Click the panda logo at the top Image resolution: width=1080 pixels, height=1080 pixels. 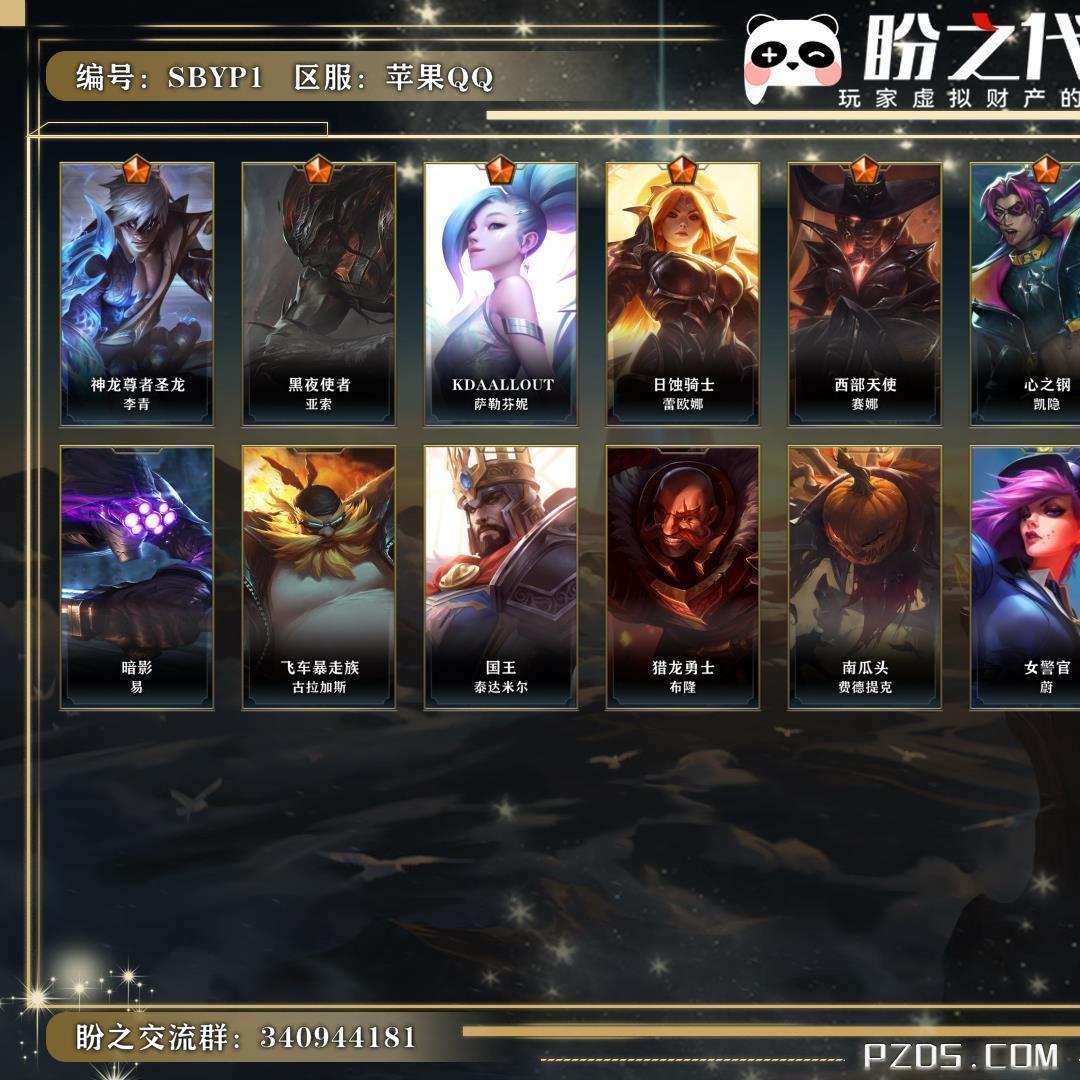pyautogui.click(x=794, y=57)
